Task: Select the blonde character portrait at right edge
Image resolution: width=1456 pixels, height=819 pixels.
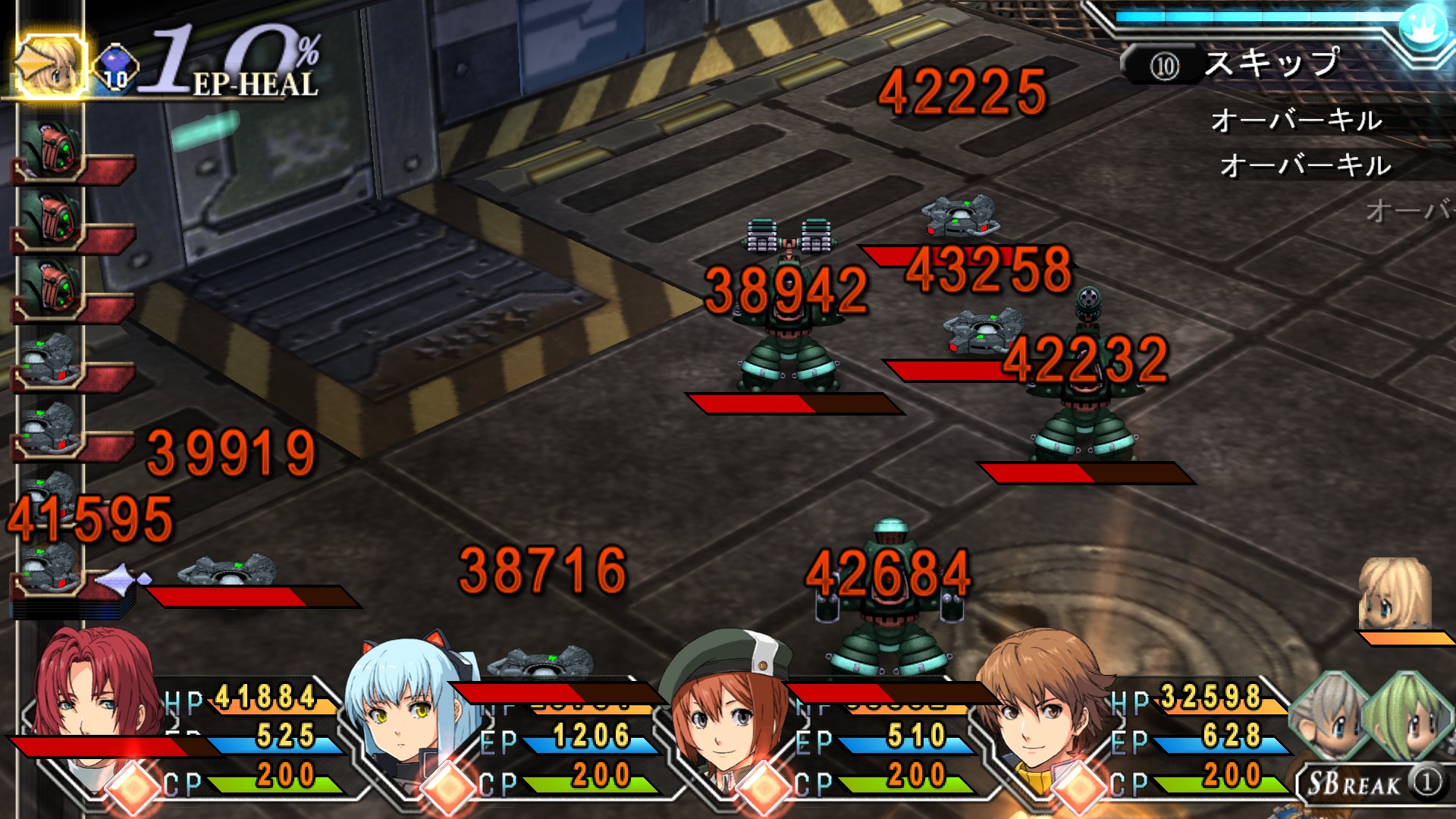Action: 1394,595
